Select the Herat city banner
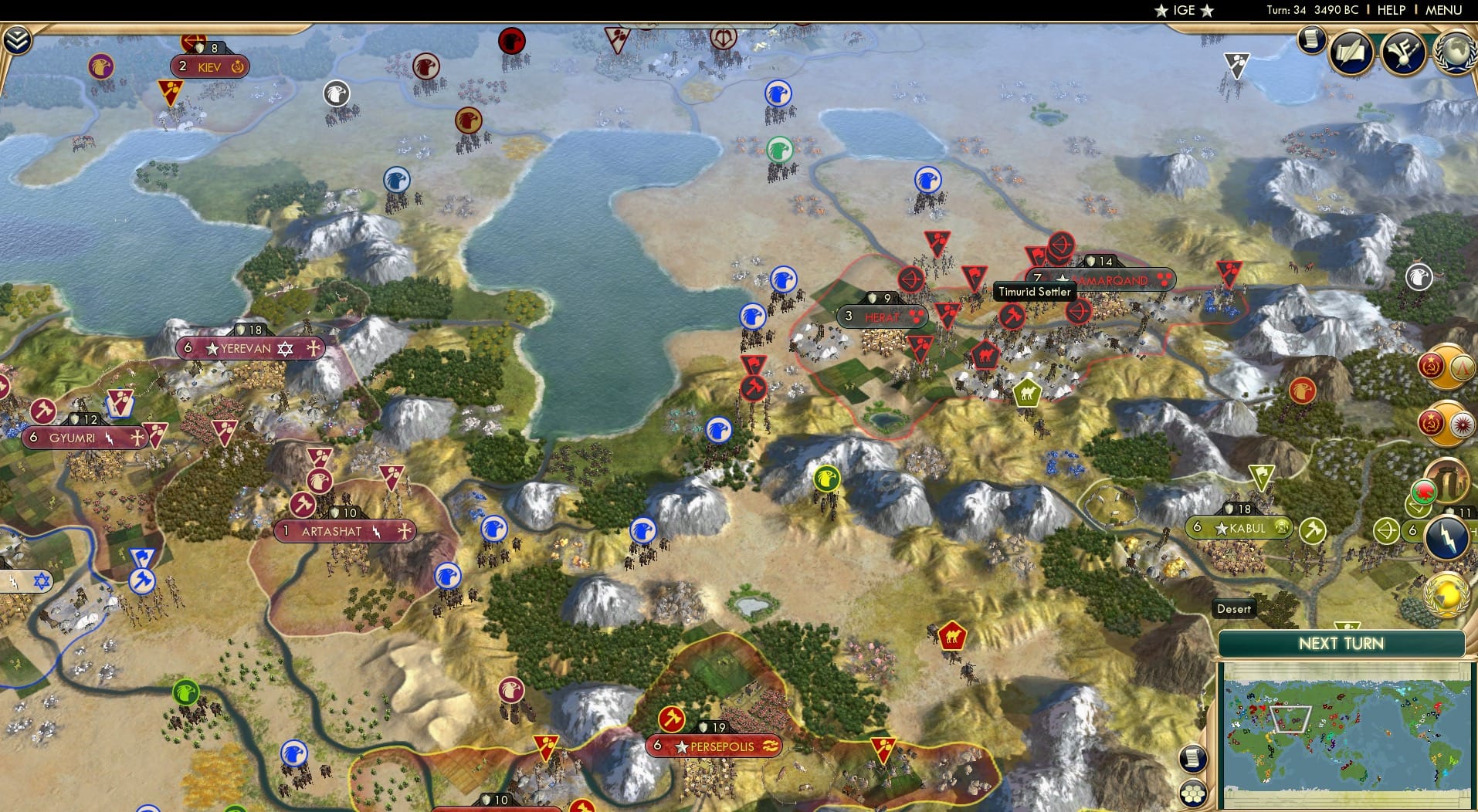Image resolution: width=1478 pixels, height=812 pixels. click(883, 316)
